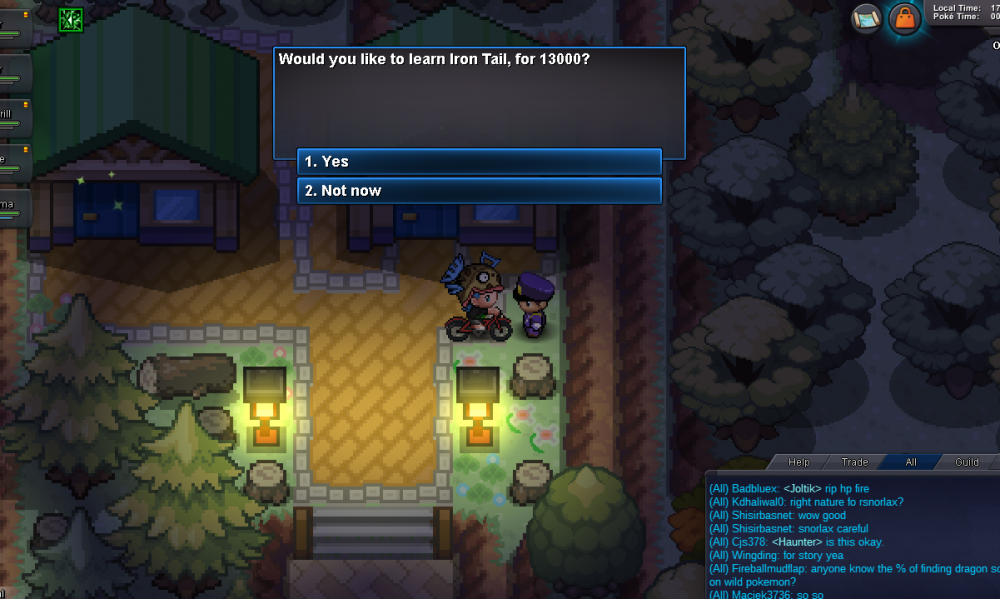Open the orange bag inventory

pyautogui.click(x=905, y=19)
